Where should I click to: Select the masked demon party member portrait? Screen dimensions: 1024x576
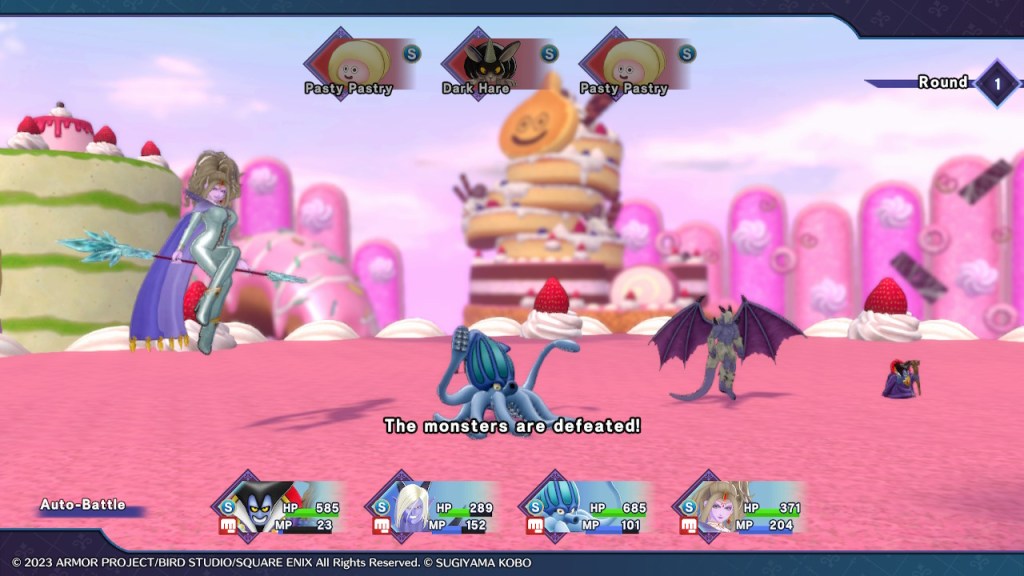(x=259, y=507)
